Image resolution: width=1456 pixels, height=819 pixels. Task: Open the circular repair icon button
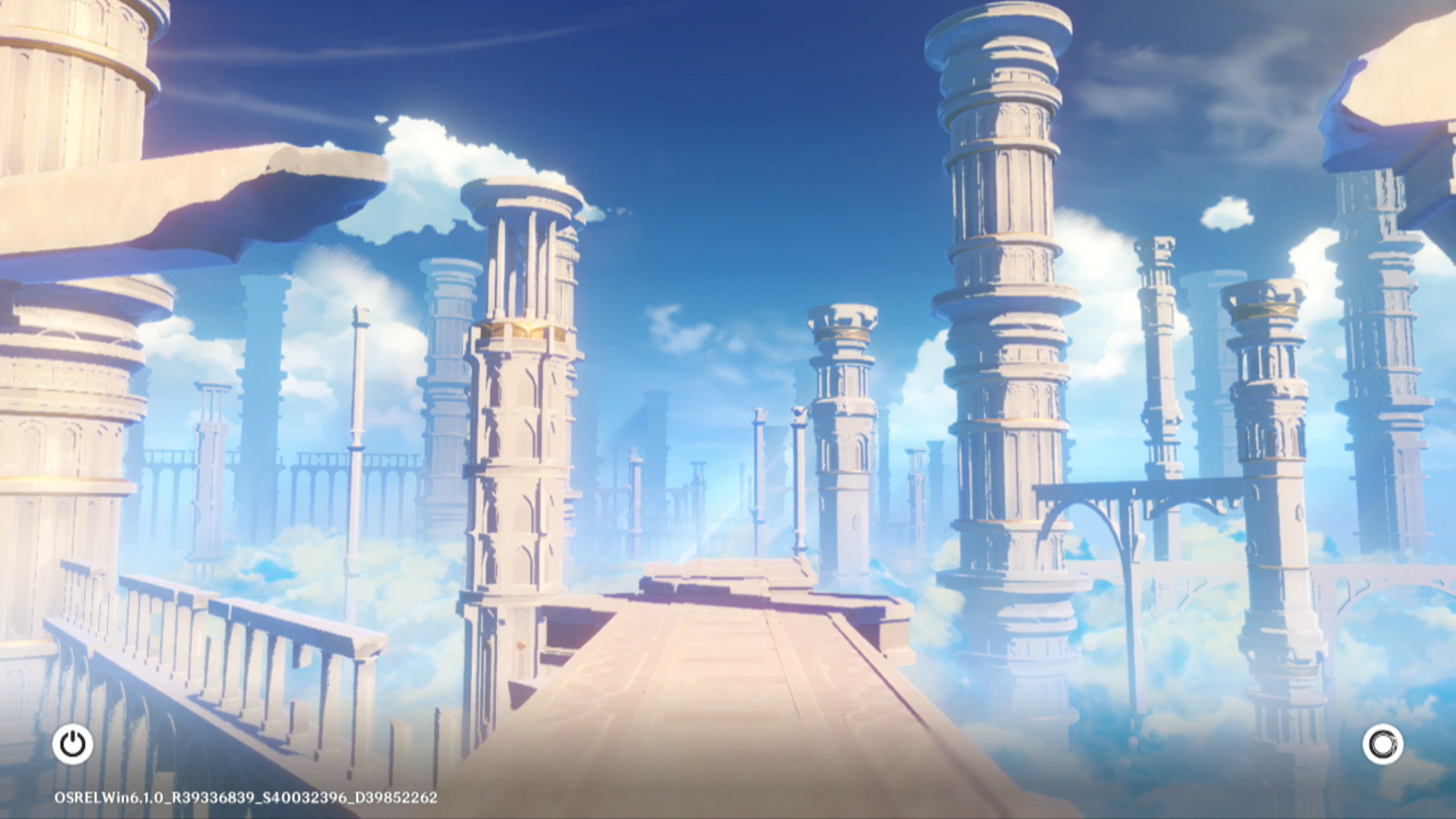[x=1382, y=744]
